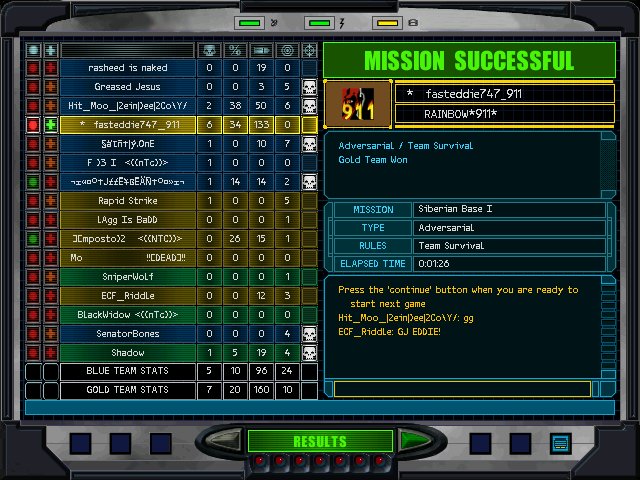Select the Shadow player row
Screen dimensions: 640x480
(x=128, y=353)
